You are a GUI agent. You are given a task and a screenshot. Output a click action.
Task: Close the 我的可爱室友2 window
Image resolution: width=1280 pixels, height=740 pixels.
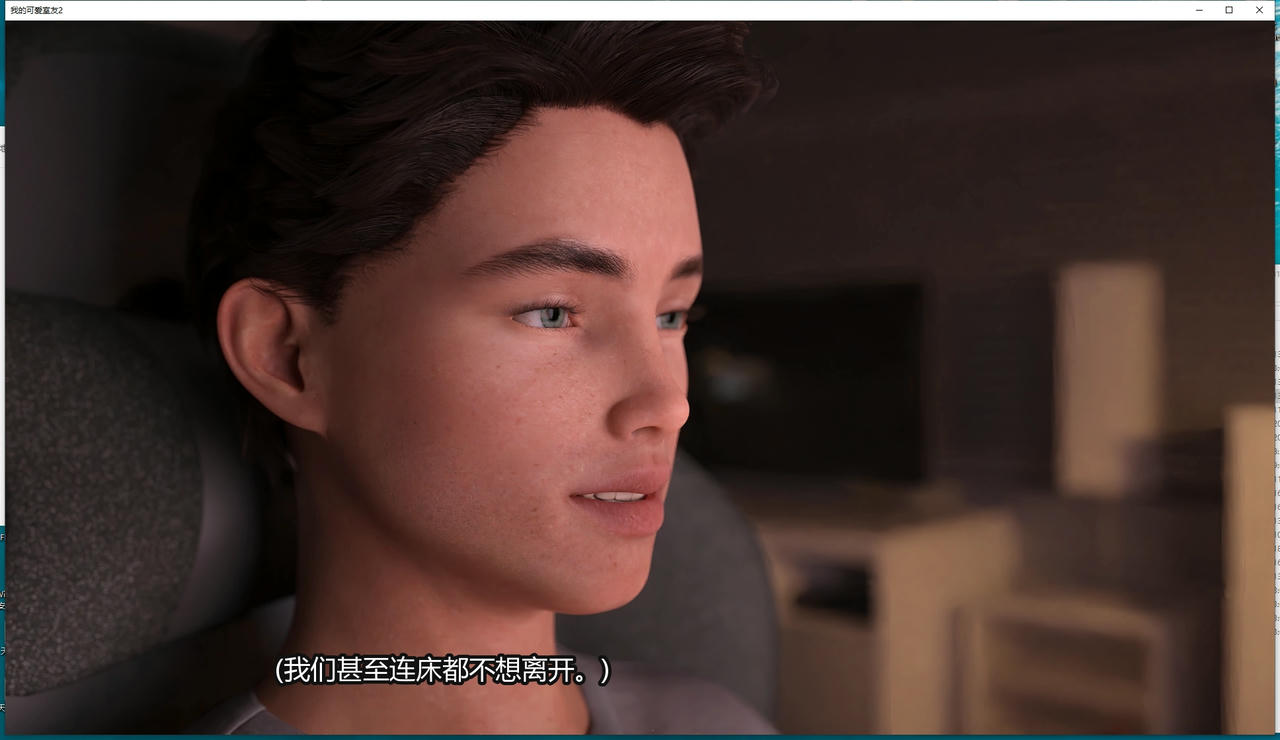[1259, 9]
